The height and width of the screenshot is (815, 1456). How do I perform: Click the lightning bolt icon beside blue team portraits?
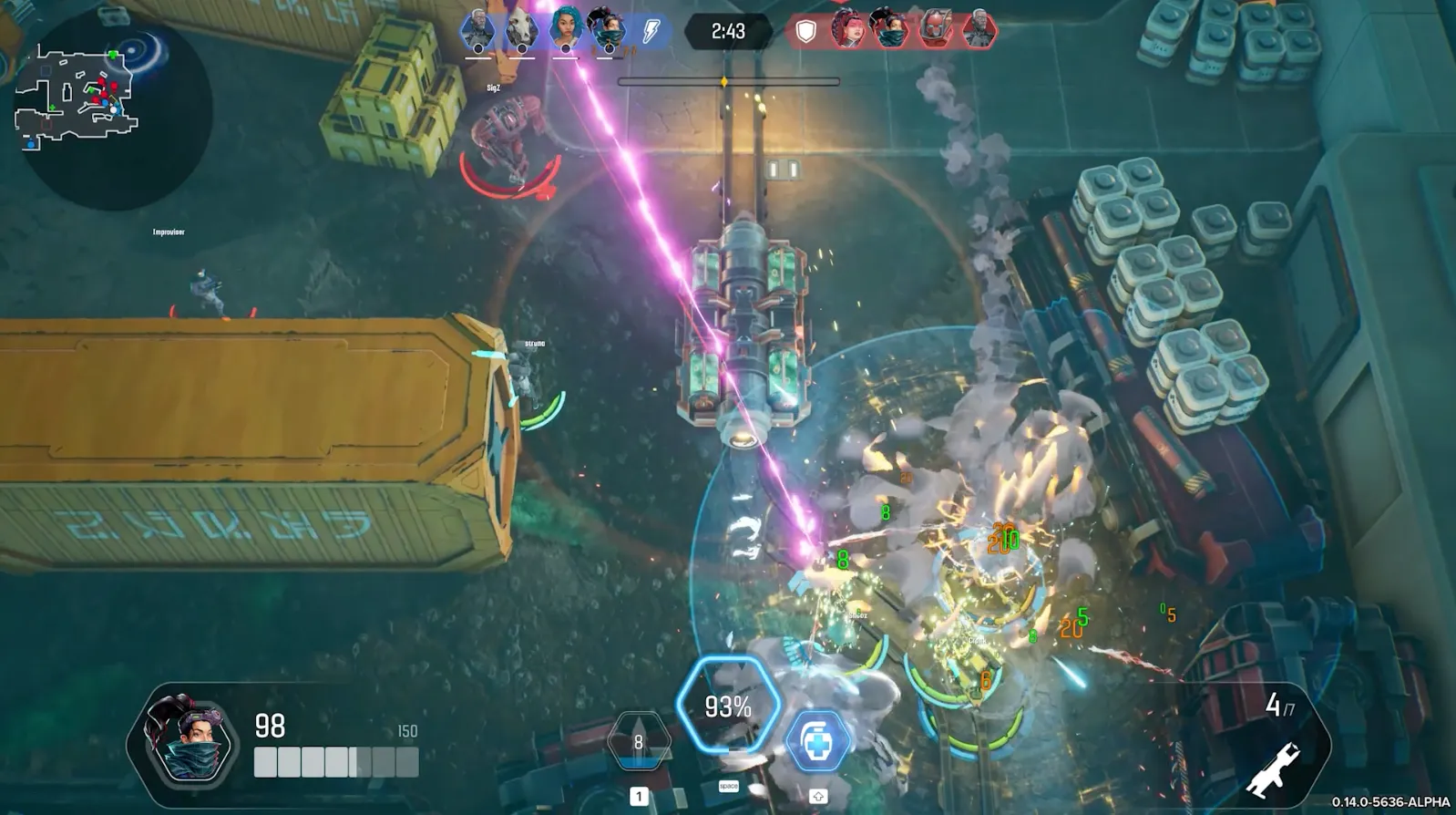click(649, 30)
